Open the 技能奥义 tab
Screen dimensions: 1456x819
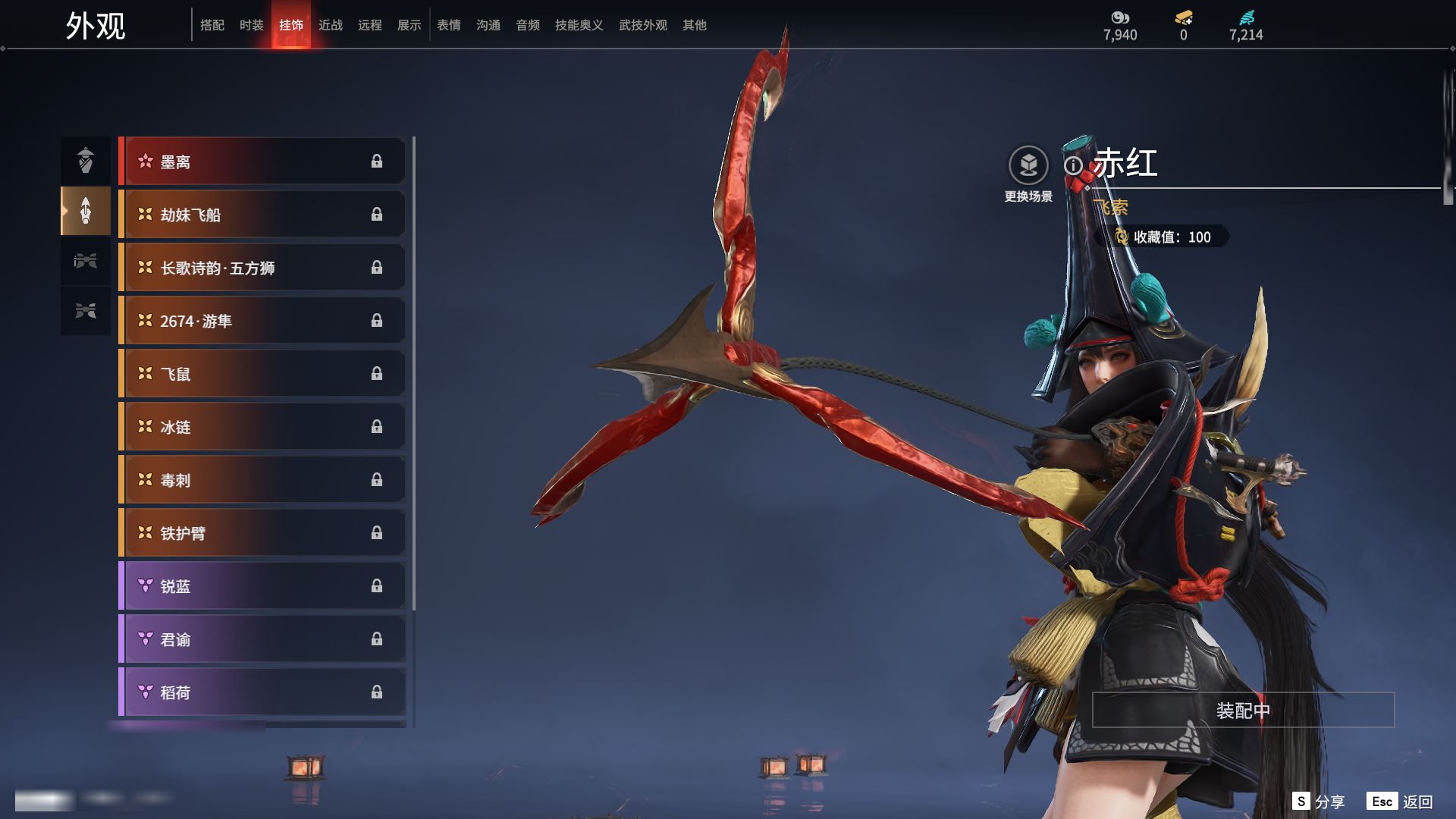click(x=579, y=25)
